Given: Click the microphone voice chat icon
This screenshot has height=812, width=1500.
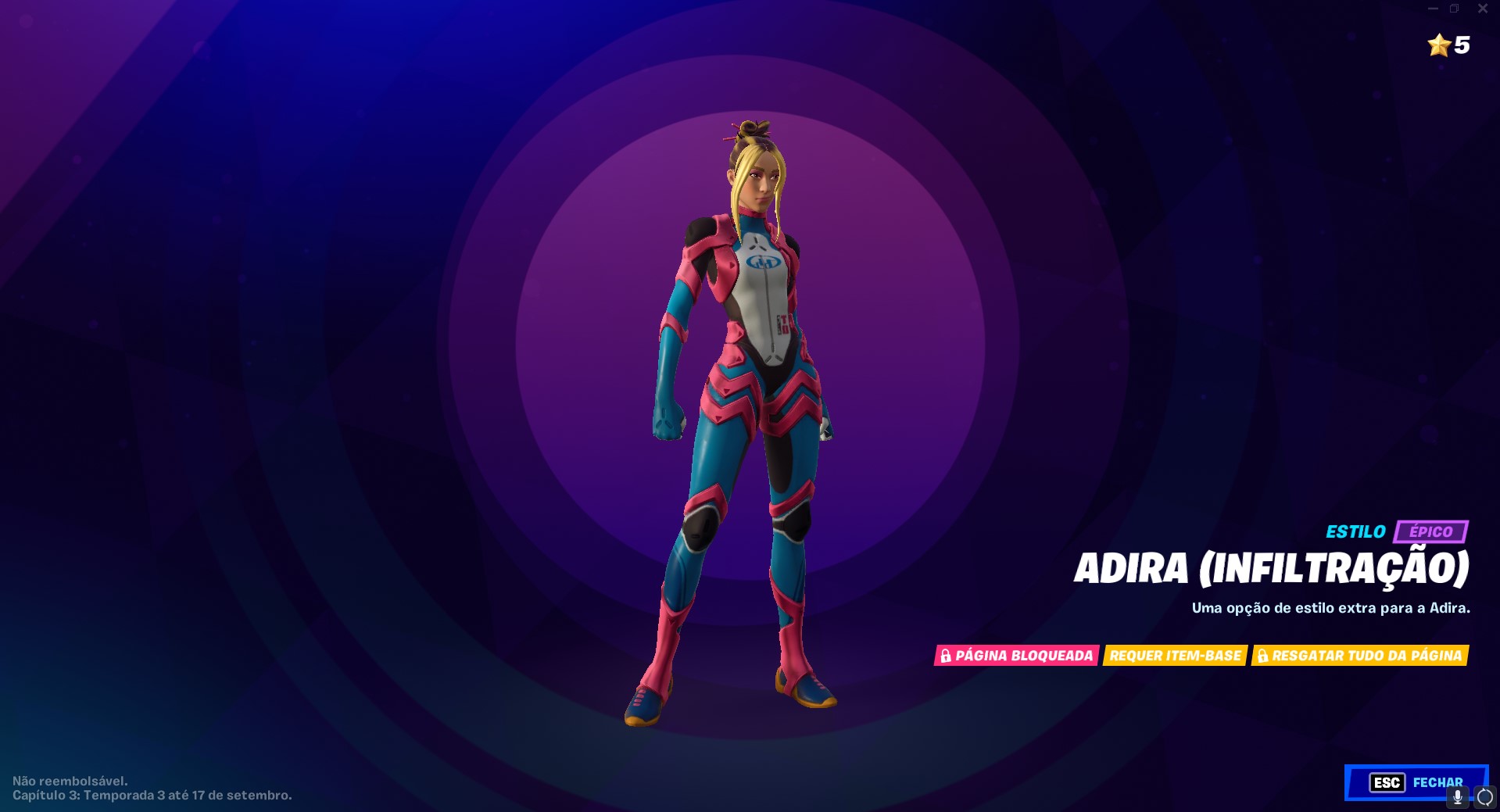Looking at the screenshot, I should (1459, 798).
